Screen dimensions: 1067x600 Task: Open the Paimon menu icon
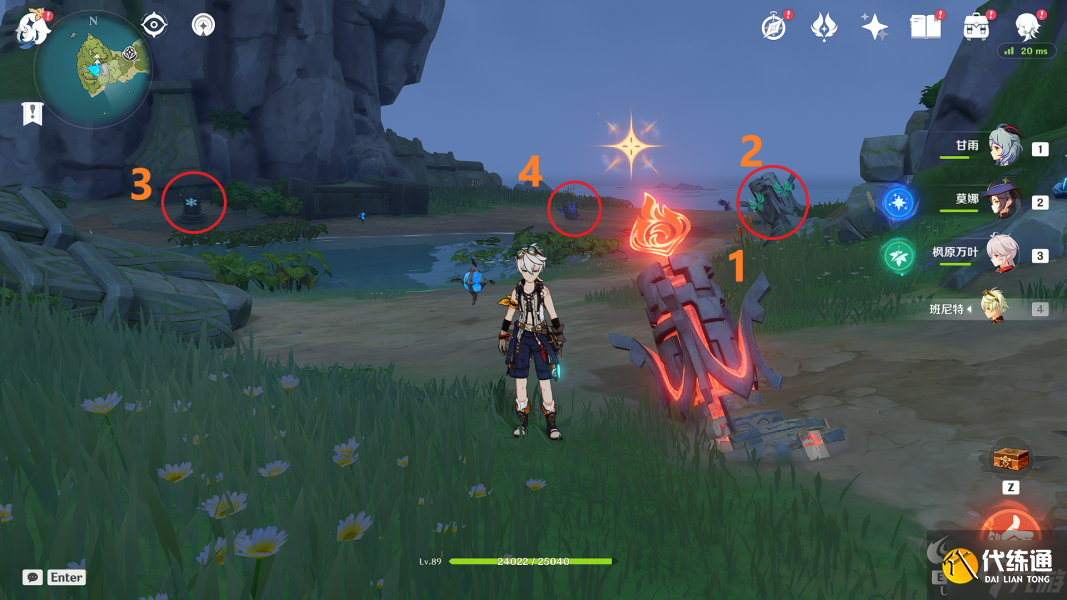coord(33,27)
